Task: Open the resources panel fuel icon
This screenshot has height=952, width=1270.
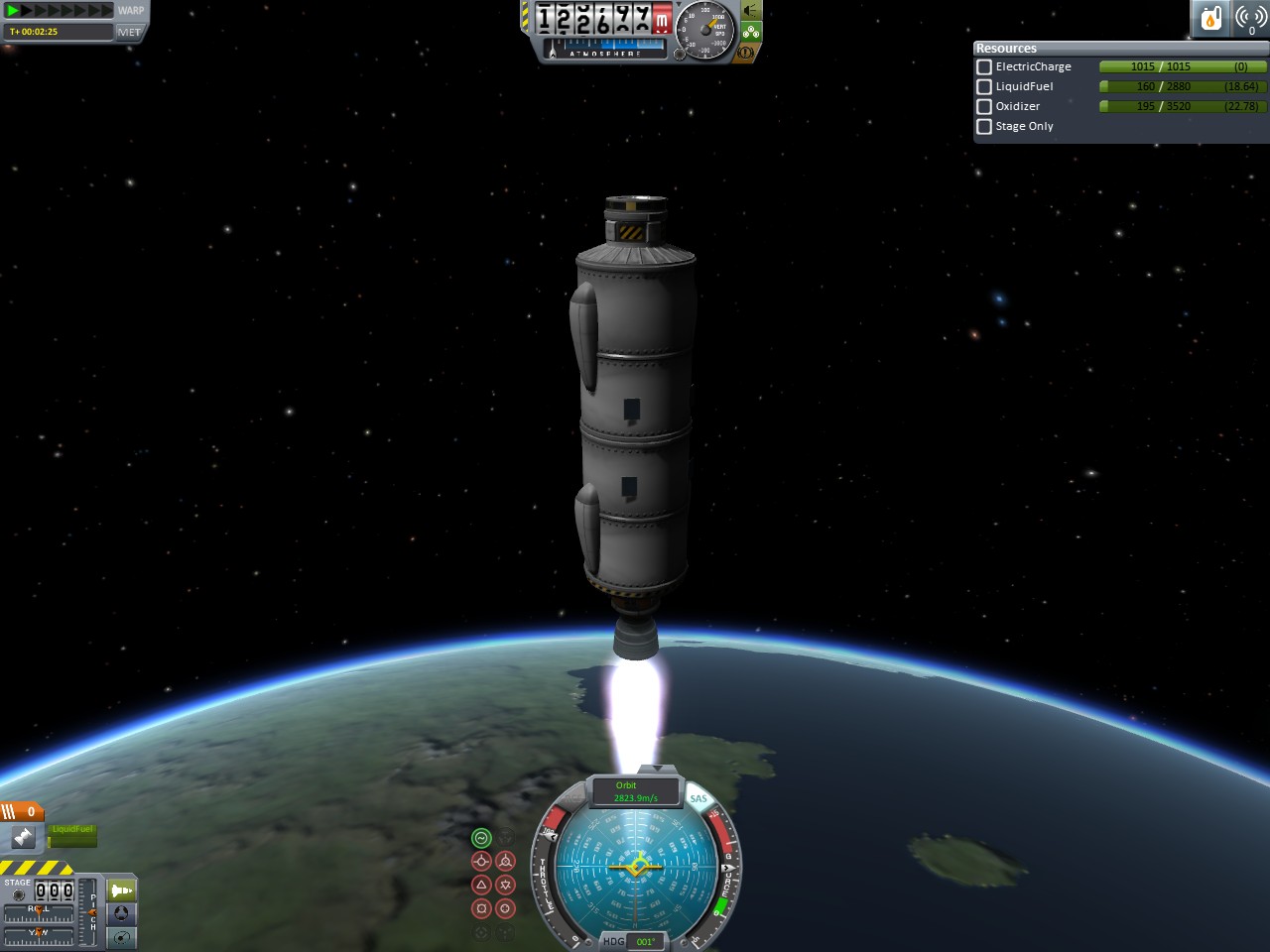Action: tap(1210, 18)
